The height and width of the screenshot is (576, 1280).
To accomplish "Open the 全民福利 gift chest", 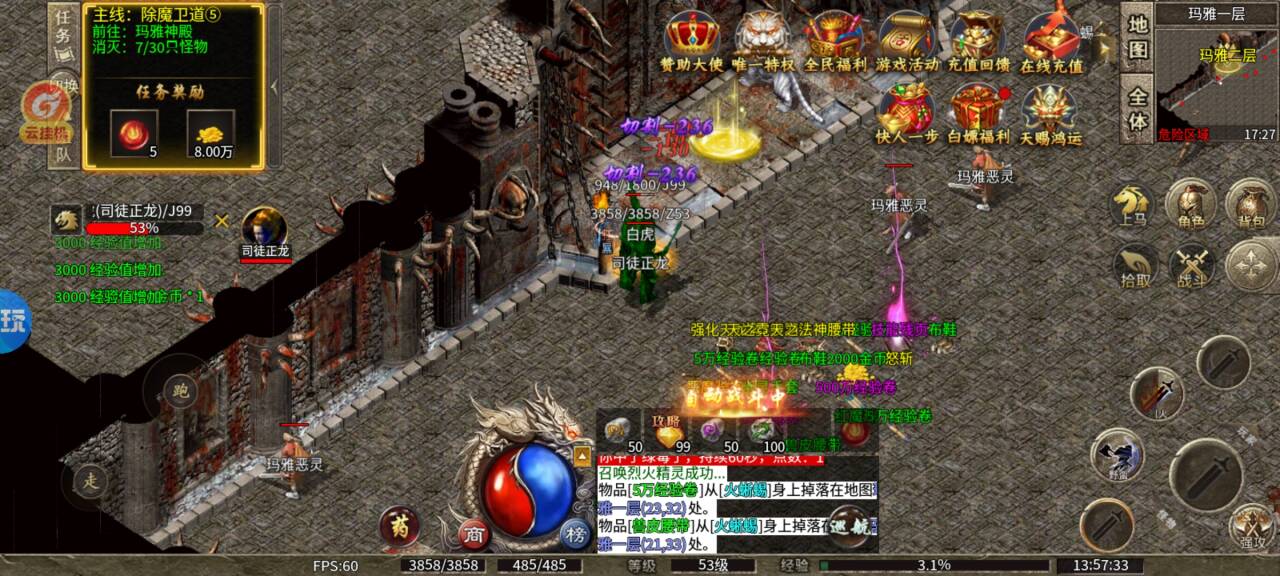I will [835, 40].
